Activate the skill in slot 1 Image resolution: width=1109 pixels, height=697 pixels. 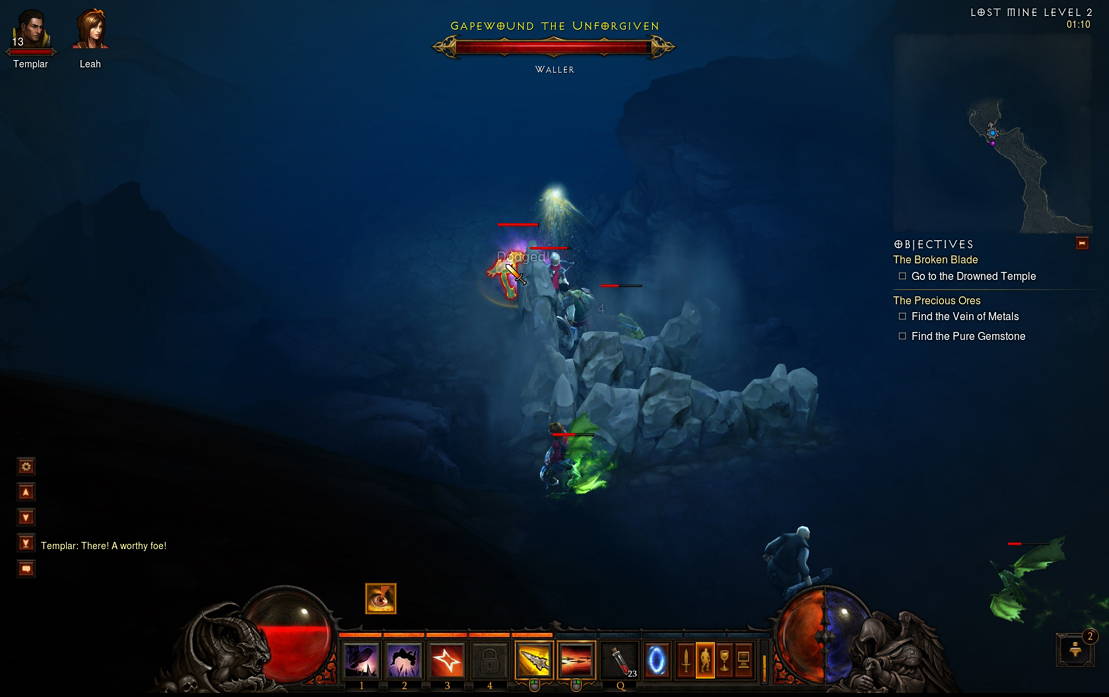361,661
